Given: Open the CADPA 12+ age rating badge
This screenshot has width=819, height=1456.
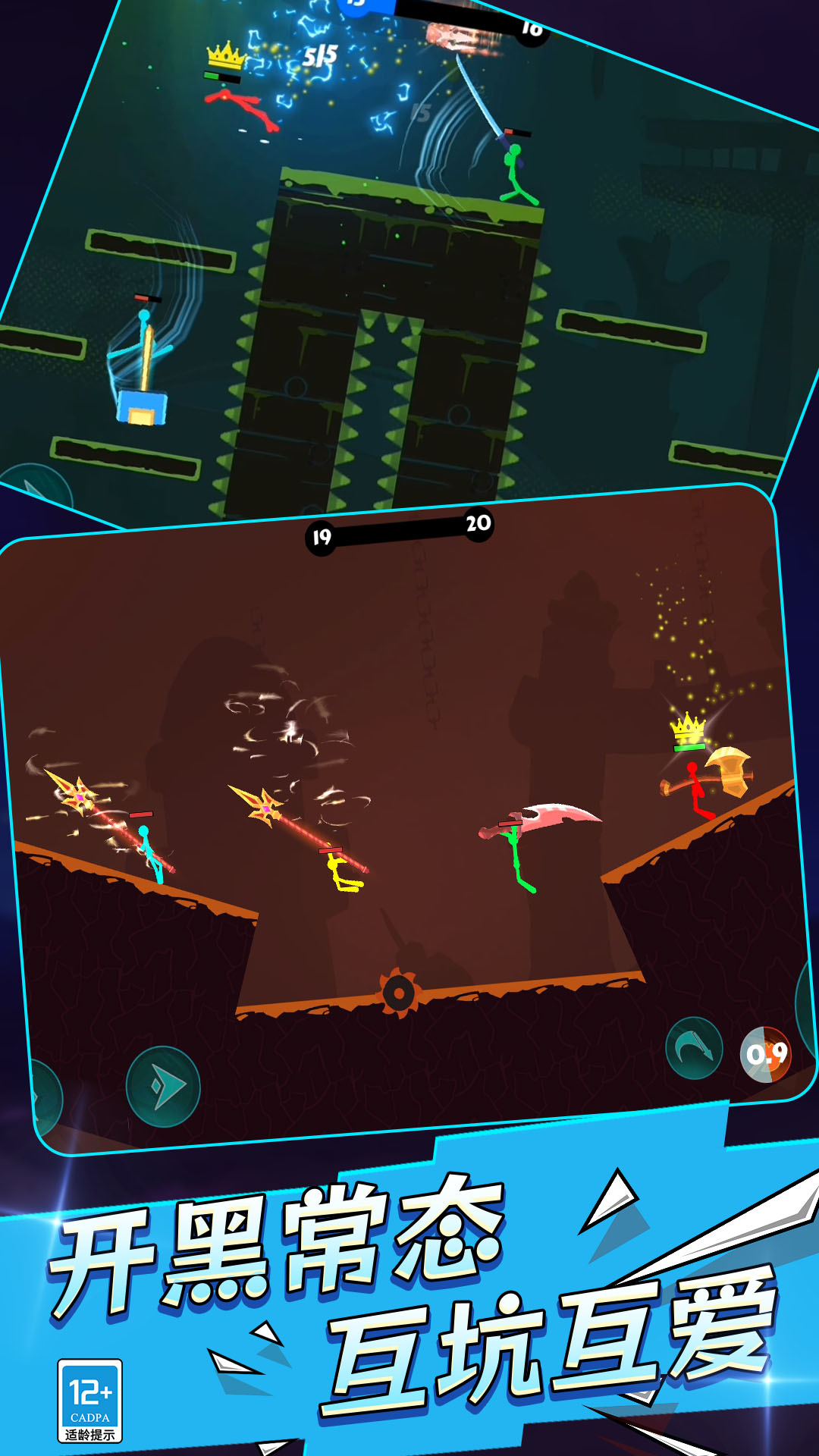Looking at the screenshot, I should click(x=90, y=1401).
